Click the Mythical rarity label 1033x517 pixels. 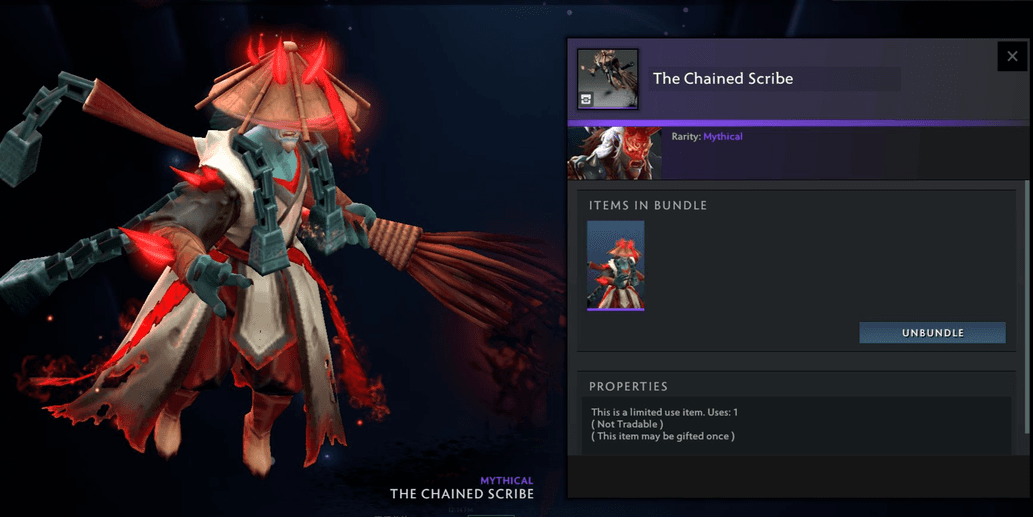point(722,136)
